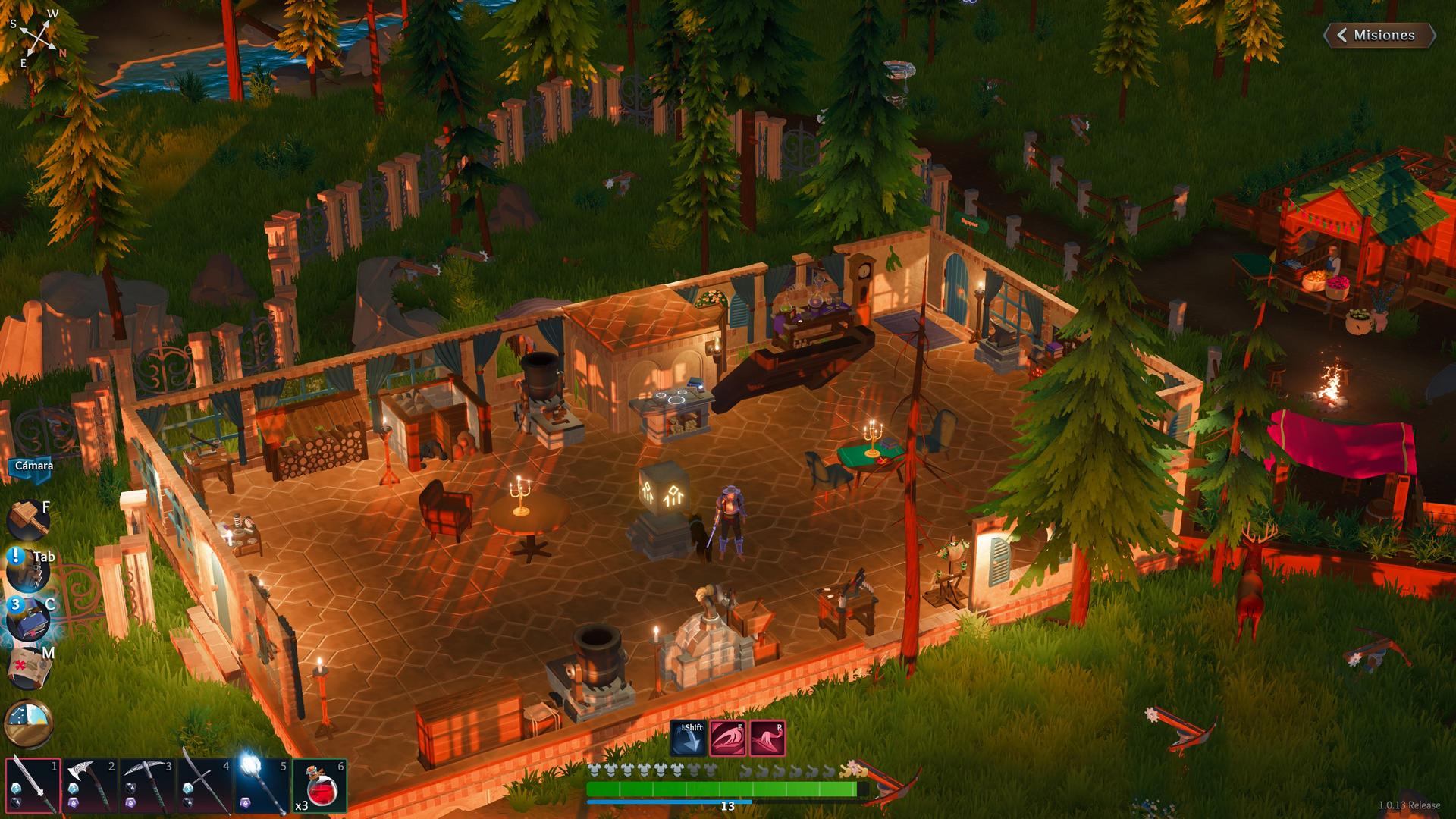
Task: Open the Misiones quest panel
Action: pyautogui.click(x=1379, y=35)
